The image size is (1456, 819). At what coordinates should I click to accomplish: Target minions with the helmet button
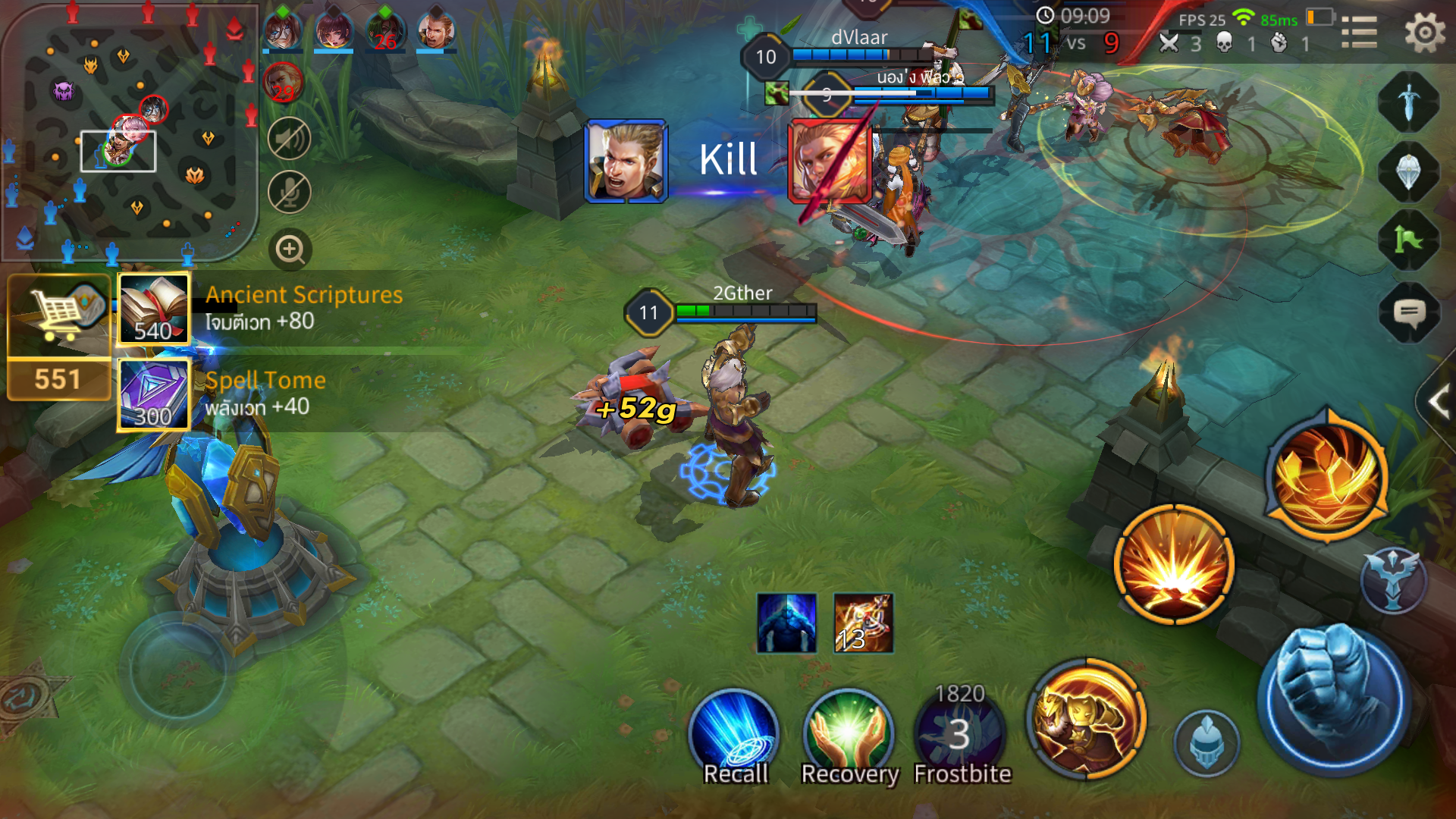[1206, 745]
